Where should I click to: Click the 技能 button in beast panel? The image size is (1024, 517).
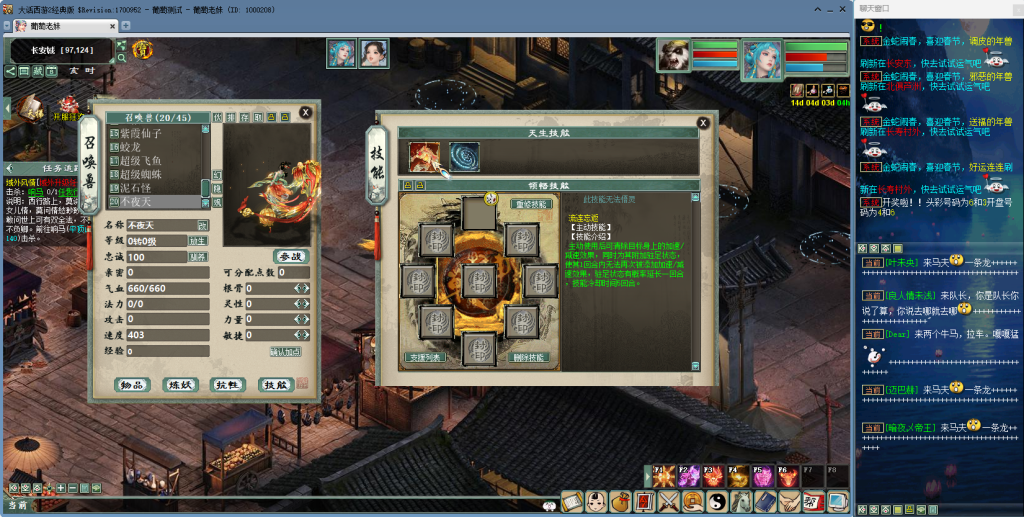(274, 385)
